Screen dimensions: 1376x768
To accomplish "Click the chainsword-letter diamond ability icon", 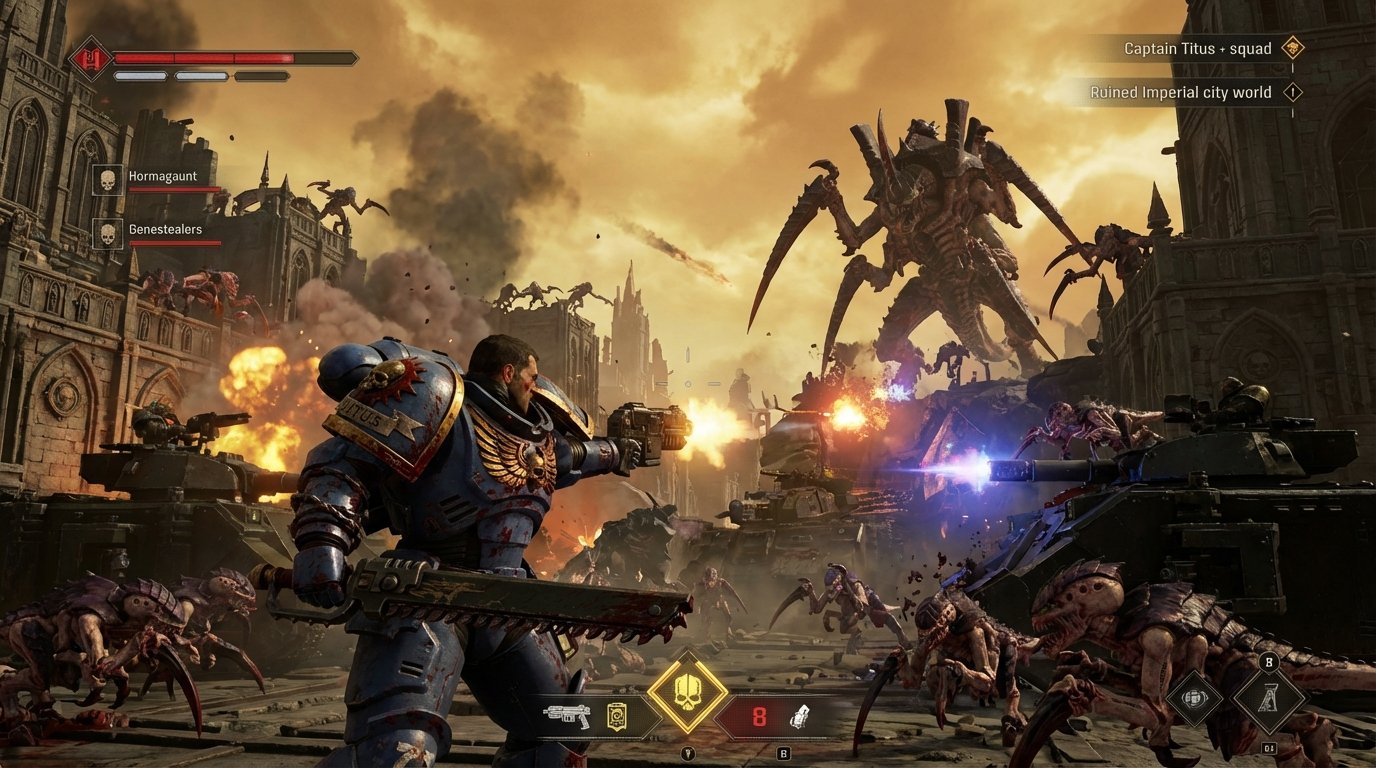I will [x=1268, y=698].
